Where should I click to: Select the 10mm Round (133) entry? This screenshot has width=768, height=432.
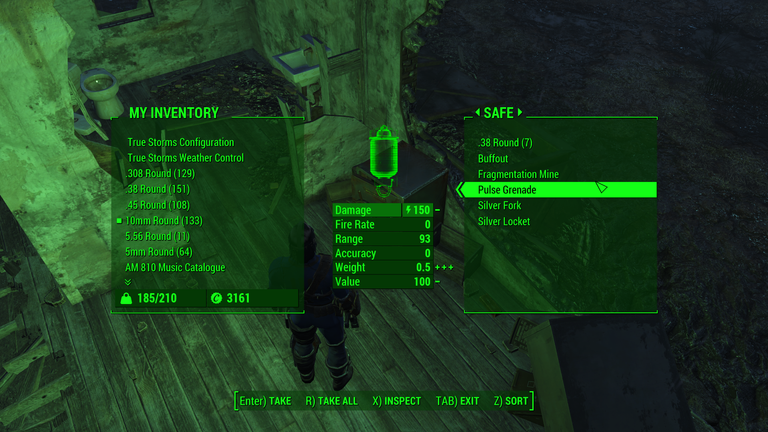164,221
